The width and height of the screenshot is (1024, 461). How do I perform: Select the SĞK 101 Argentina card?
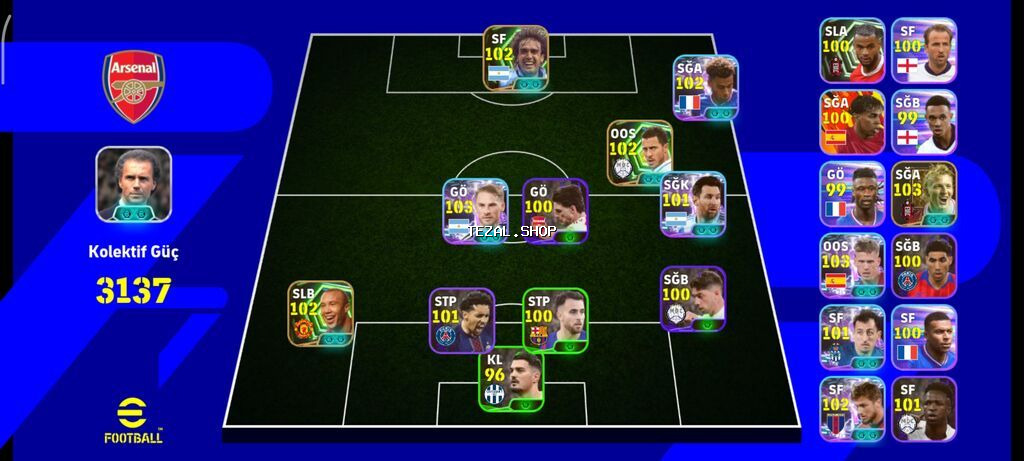pos(693,204)
